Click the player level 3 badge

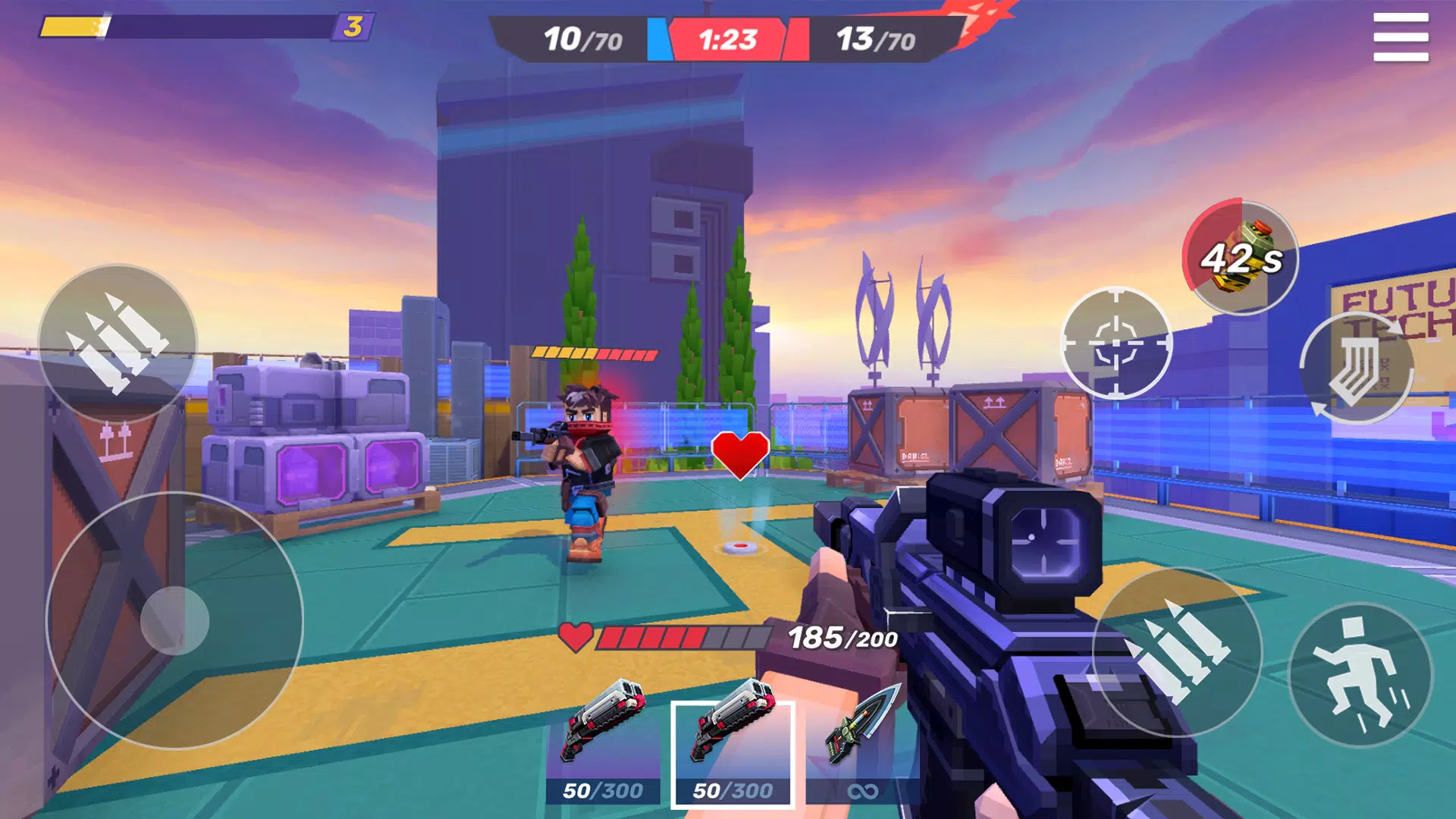coord(353,27)
